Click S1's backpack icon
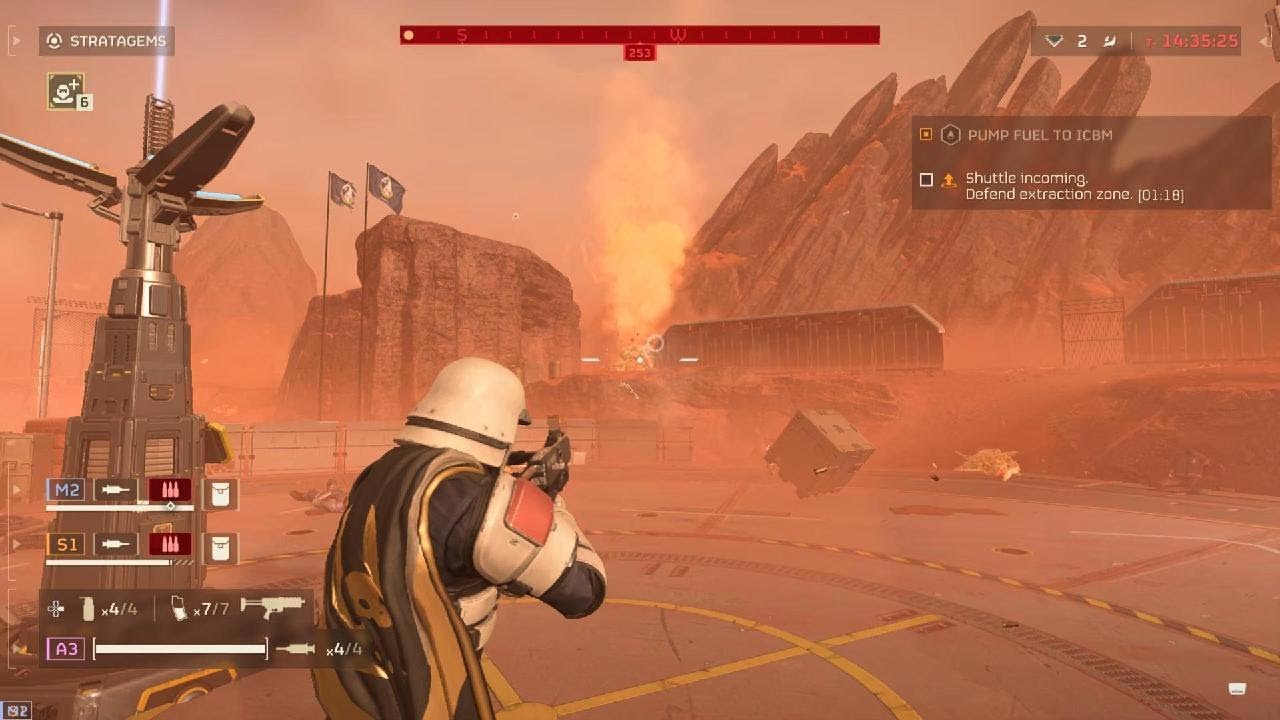This screenshot has width=1280, height=720. tap(219, 545)
